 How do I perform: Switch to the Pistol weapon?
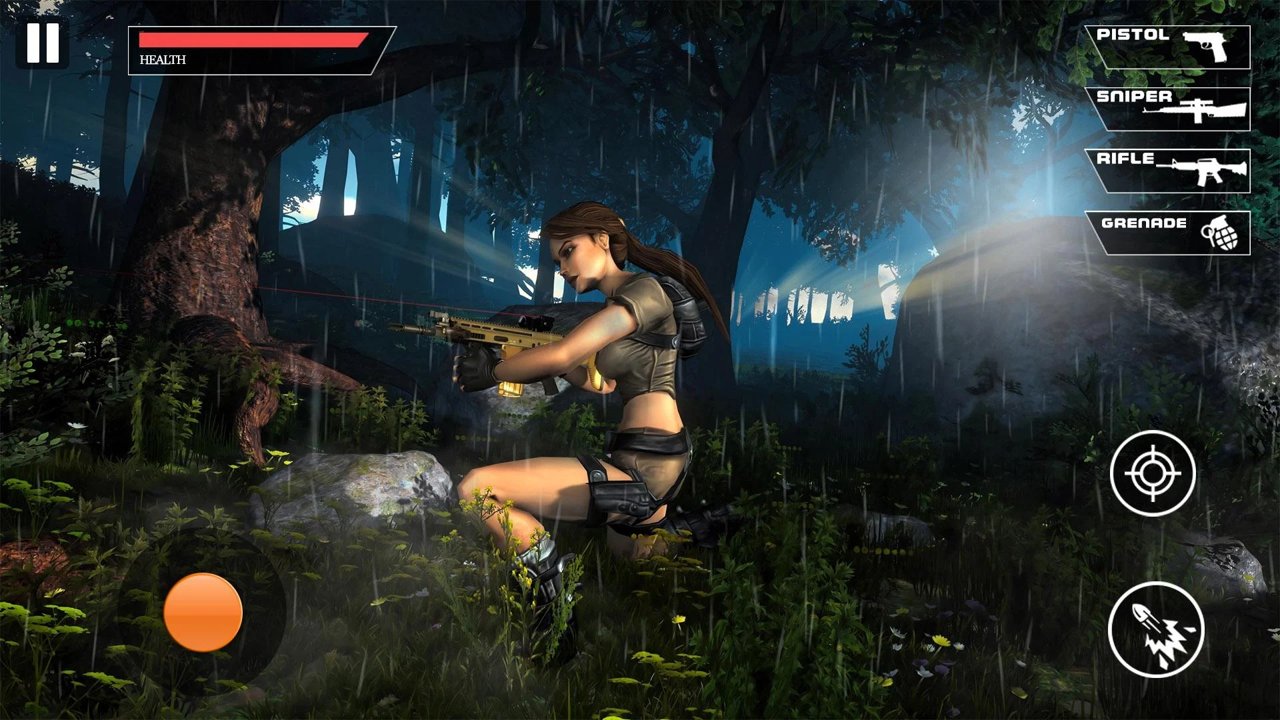pyautogui.click(x=1168, y=46)
